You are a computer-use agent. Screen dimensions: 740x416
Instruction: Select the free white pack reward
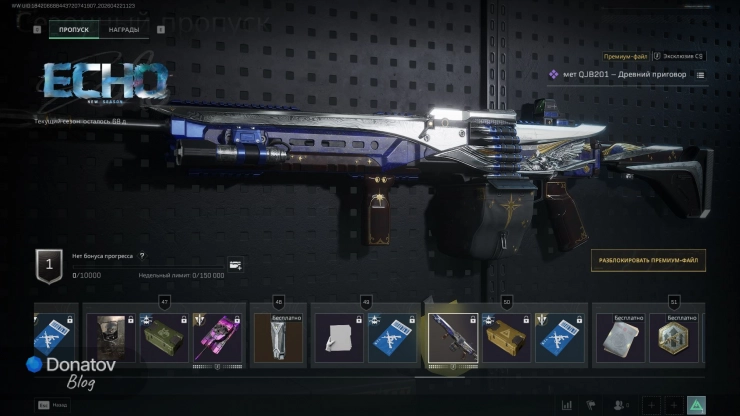coord(618,338)
